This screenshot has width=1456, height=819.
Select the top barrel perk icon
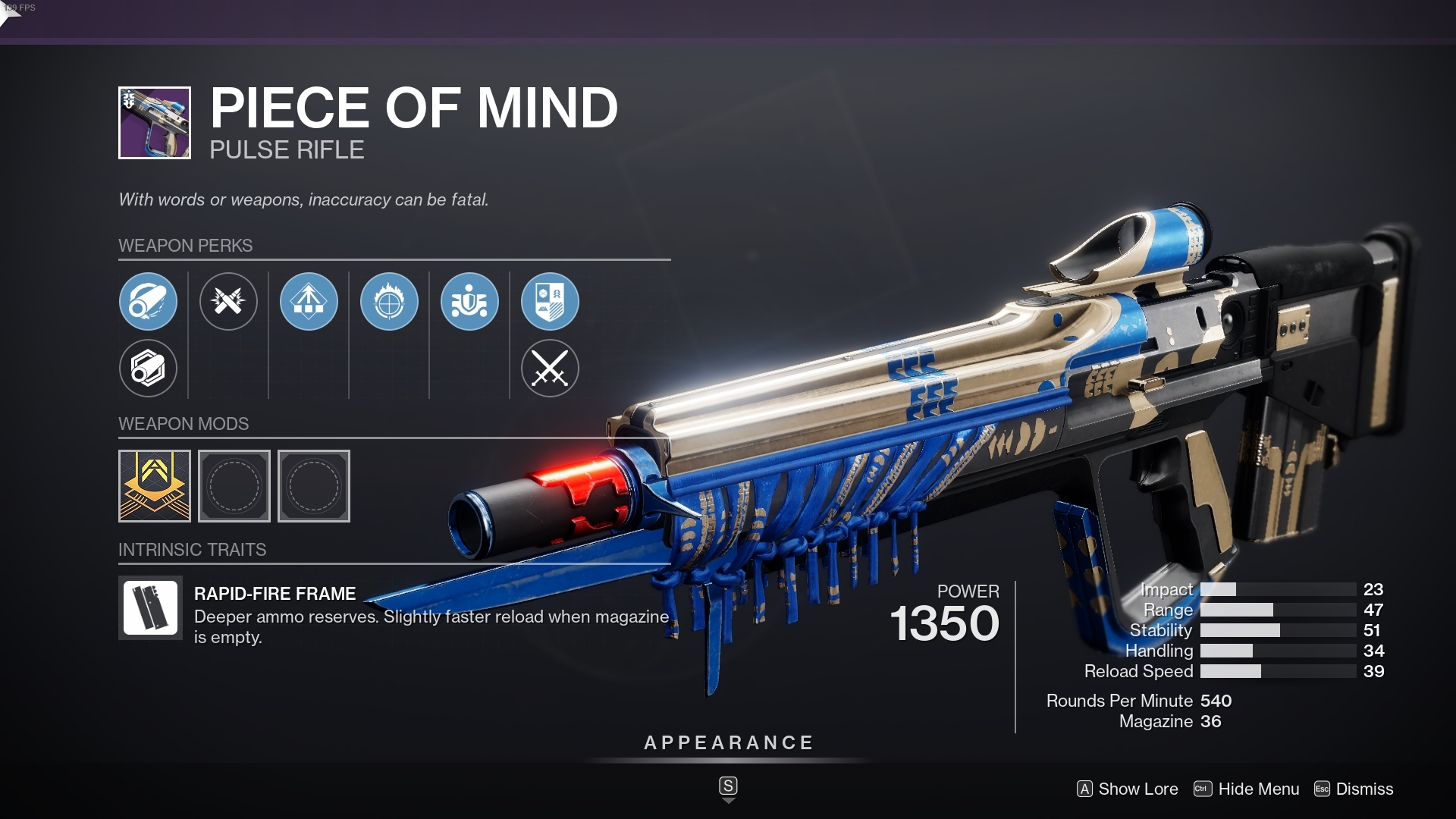coord(149,301)
